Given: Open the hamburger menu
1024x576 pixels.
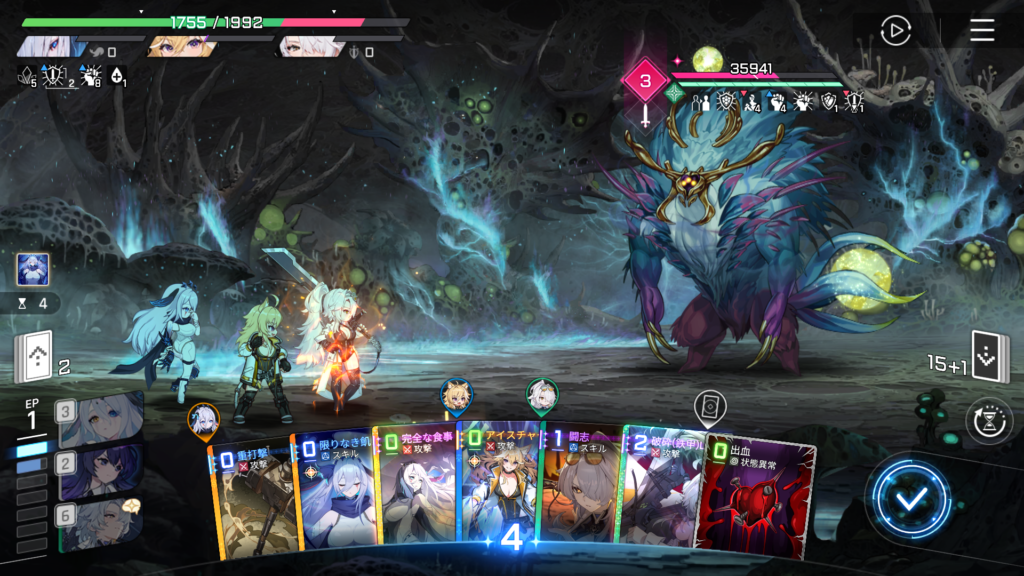Looking at the screenshot, I should click(x=982, y=30).
